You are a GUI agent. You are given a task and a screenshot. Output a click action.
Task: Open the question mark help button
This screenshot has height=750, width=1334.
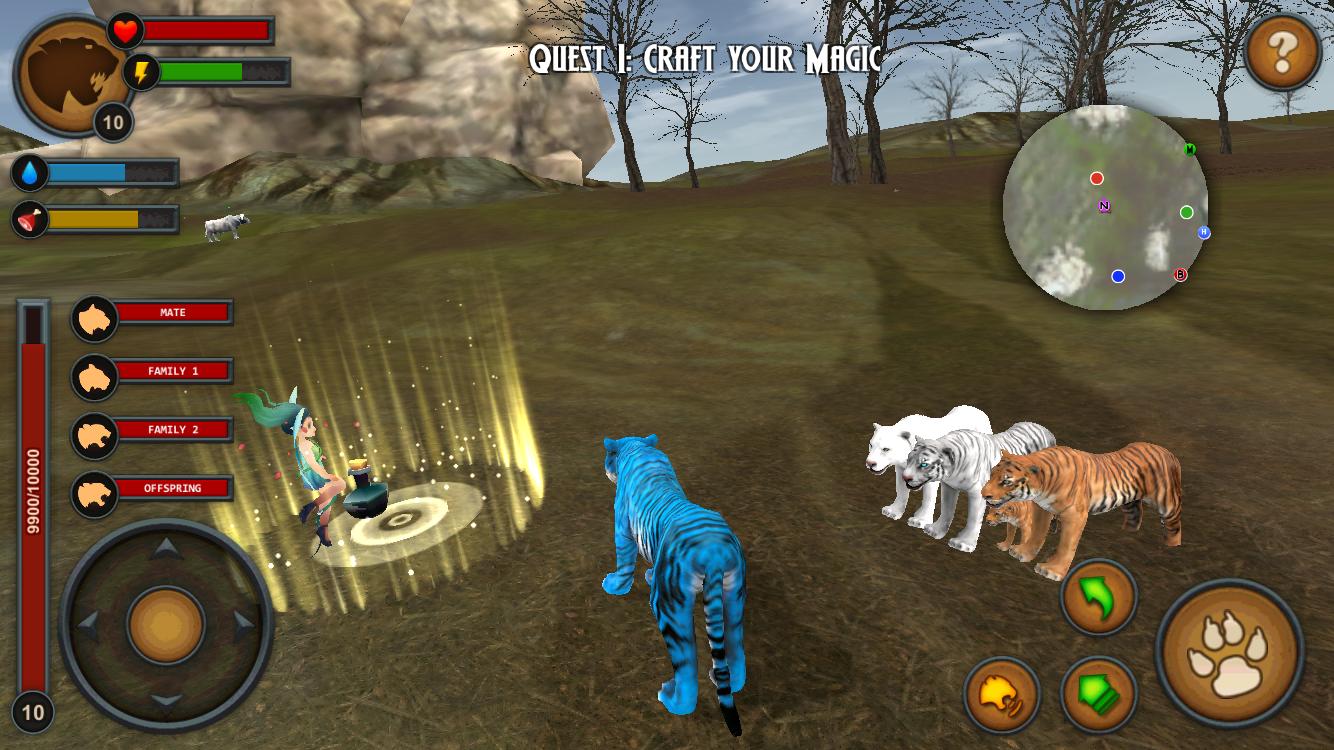[x=1282, y=53]
